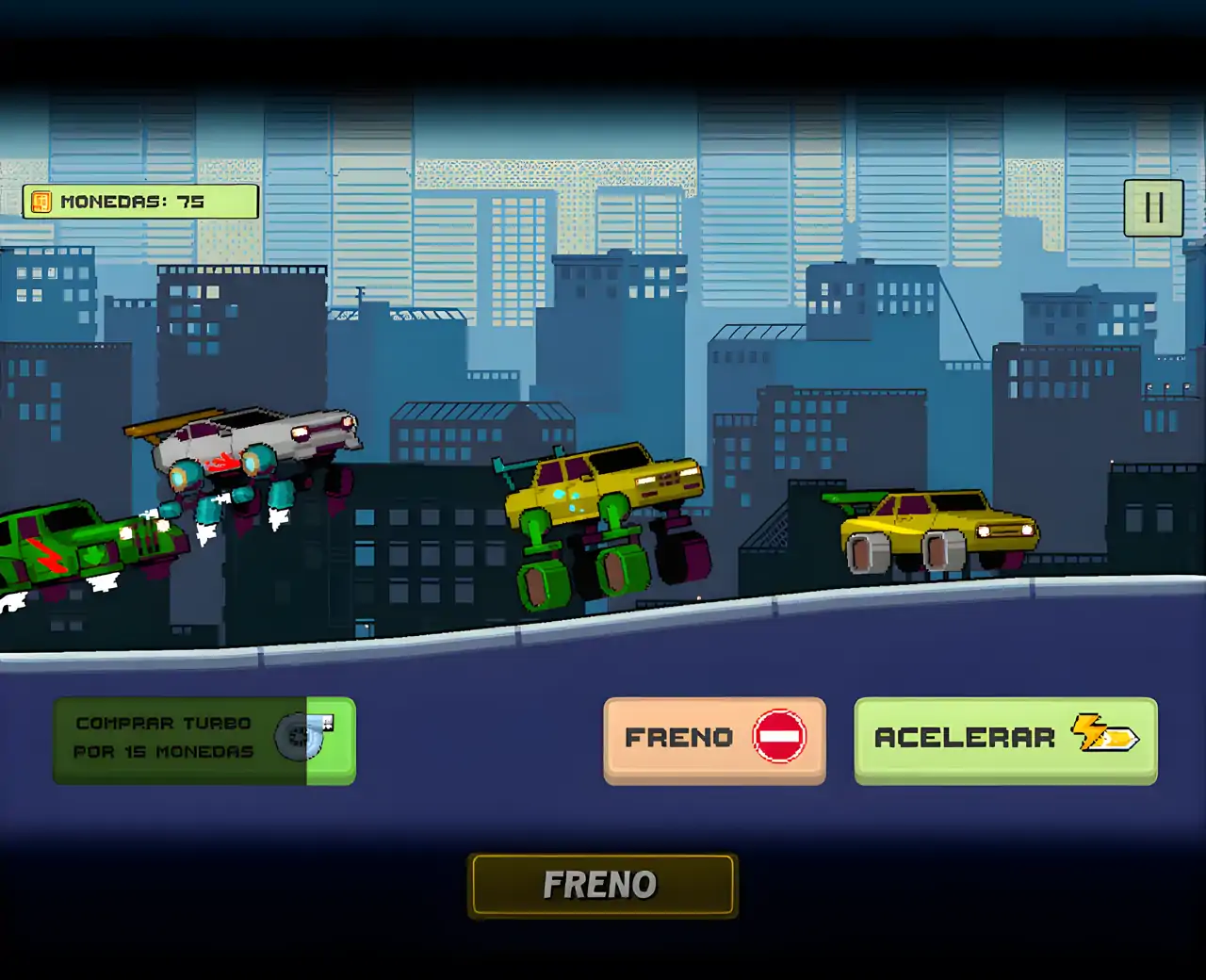Buy turbo for 15 monedas
The height and width of the screenshot is (980, 1206).
click(204, 741)
